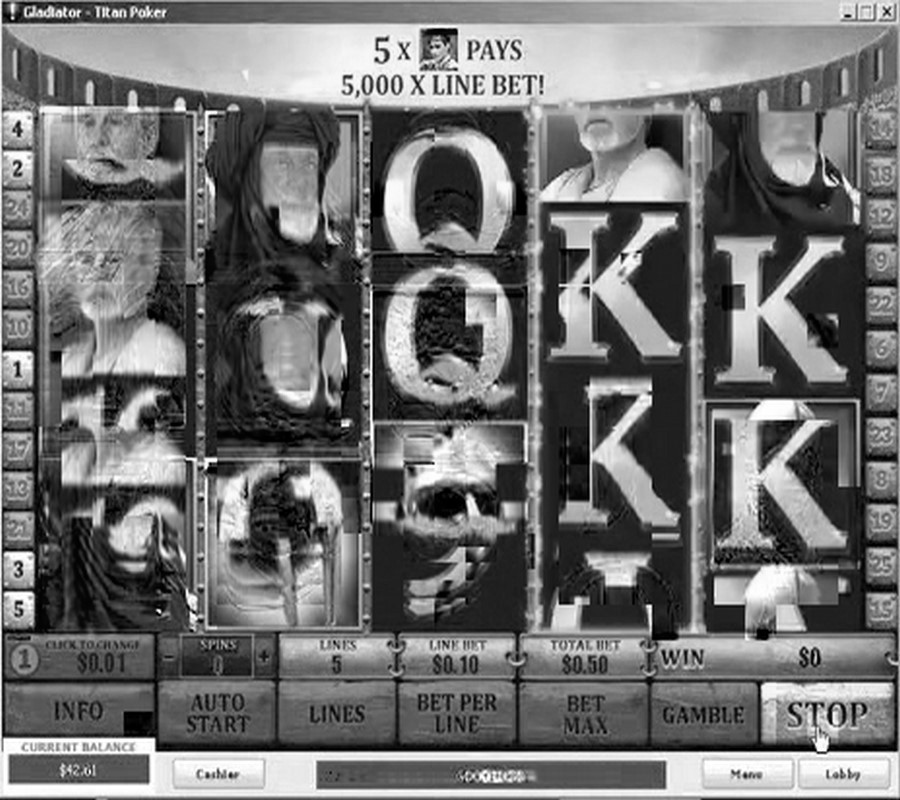Image resolution: width=900 pixels, height=800 pixels.
Task: Click the Bet Per Line button
Action: click(x=456, y=714)
